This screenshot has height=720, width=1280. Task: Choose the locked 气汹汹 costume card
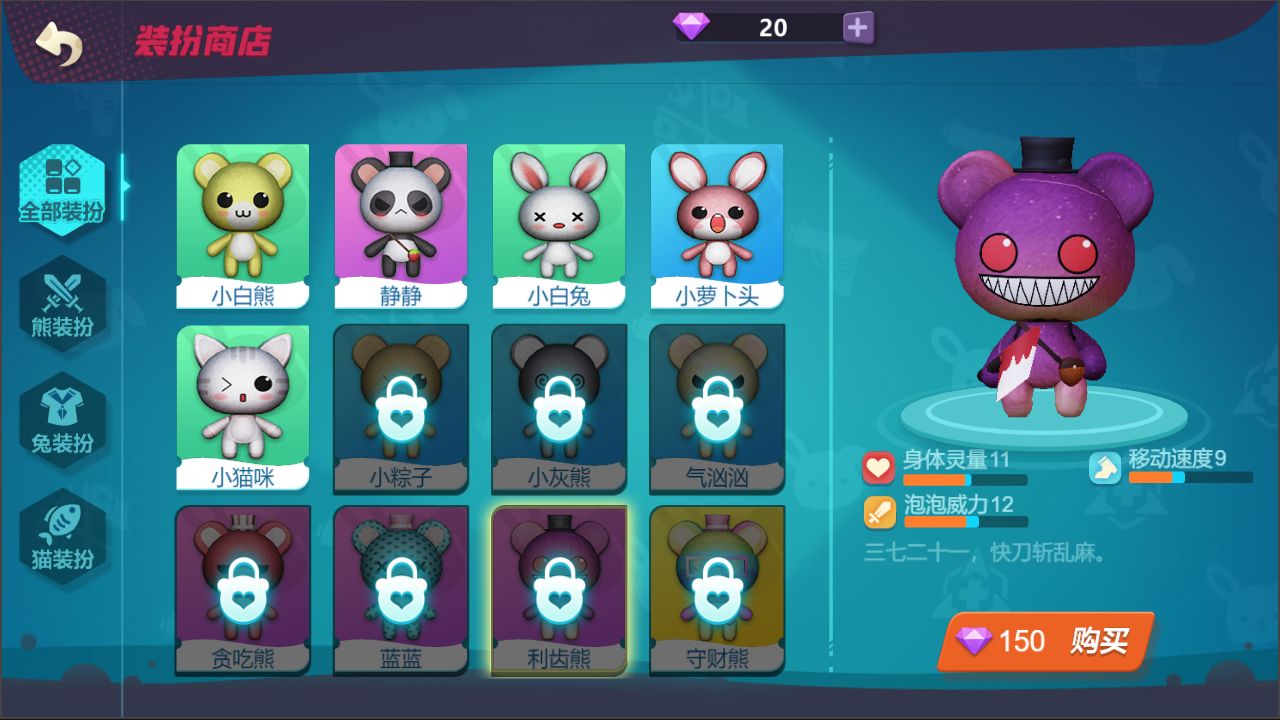(x=717, y=407)
